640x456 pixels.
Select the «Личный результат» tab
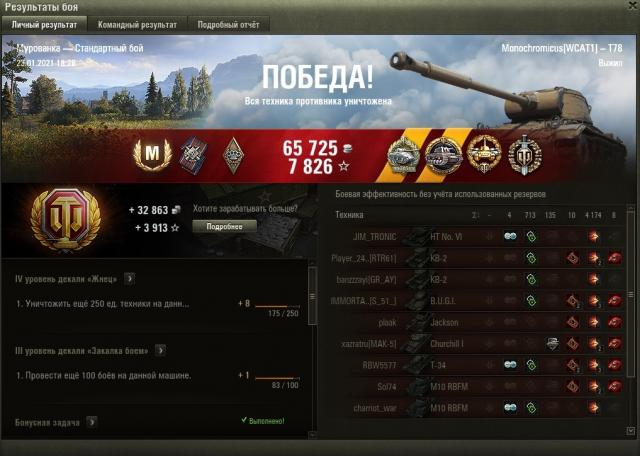[44, 23]
